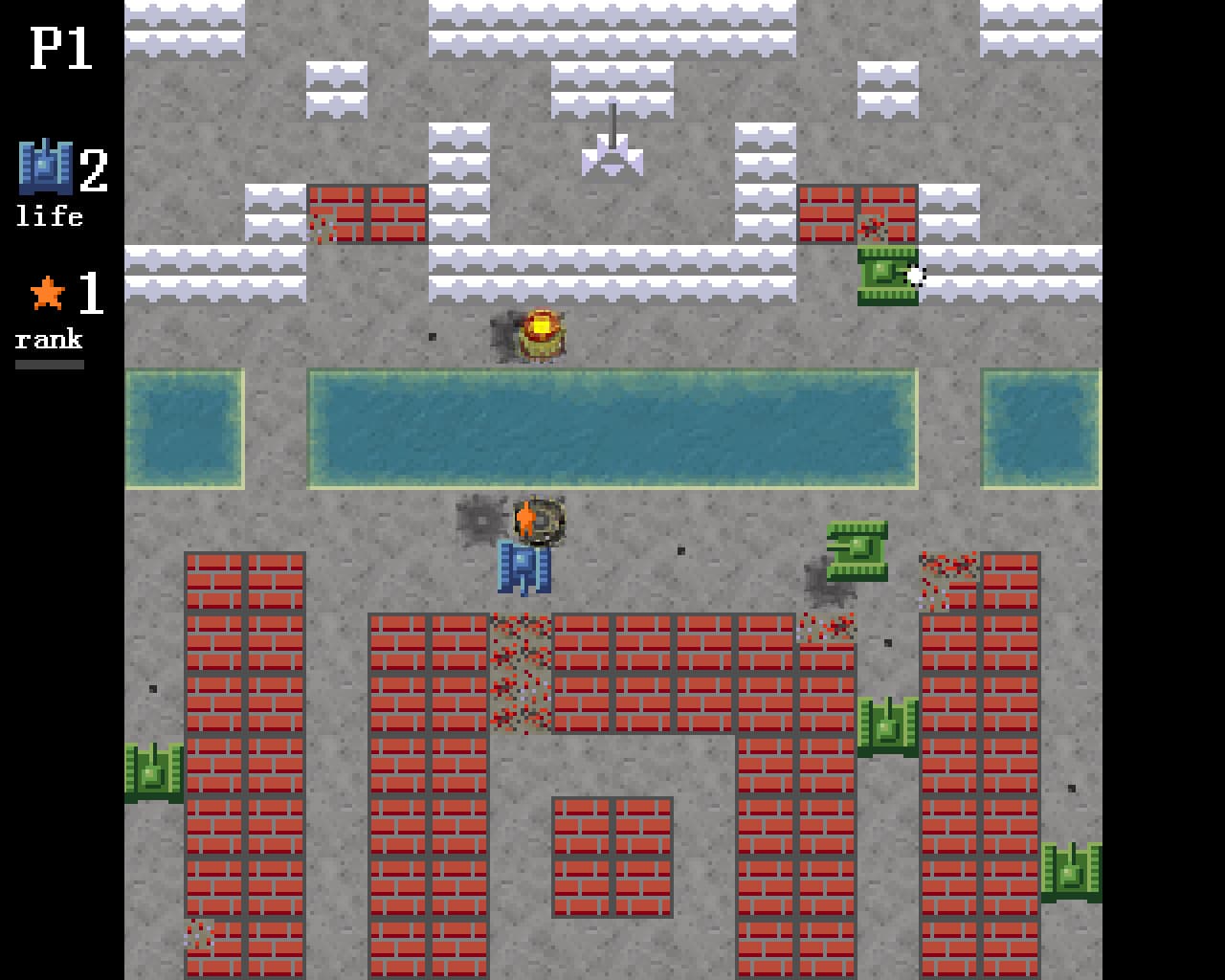Click the damaged bricks with red debris at top-left
Screen dimensions: 1225x980
click(x=322, y=227)
